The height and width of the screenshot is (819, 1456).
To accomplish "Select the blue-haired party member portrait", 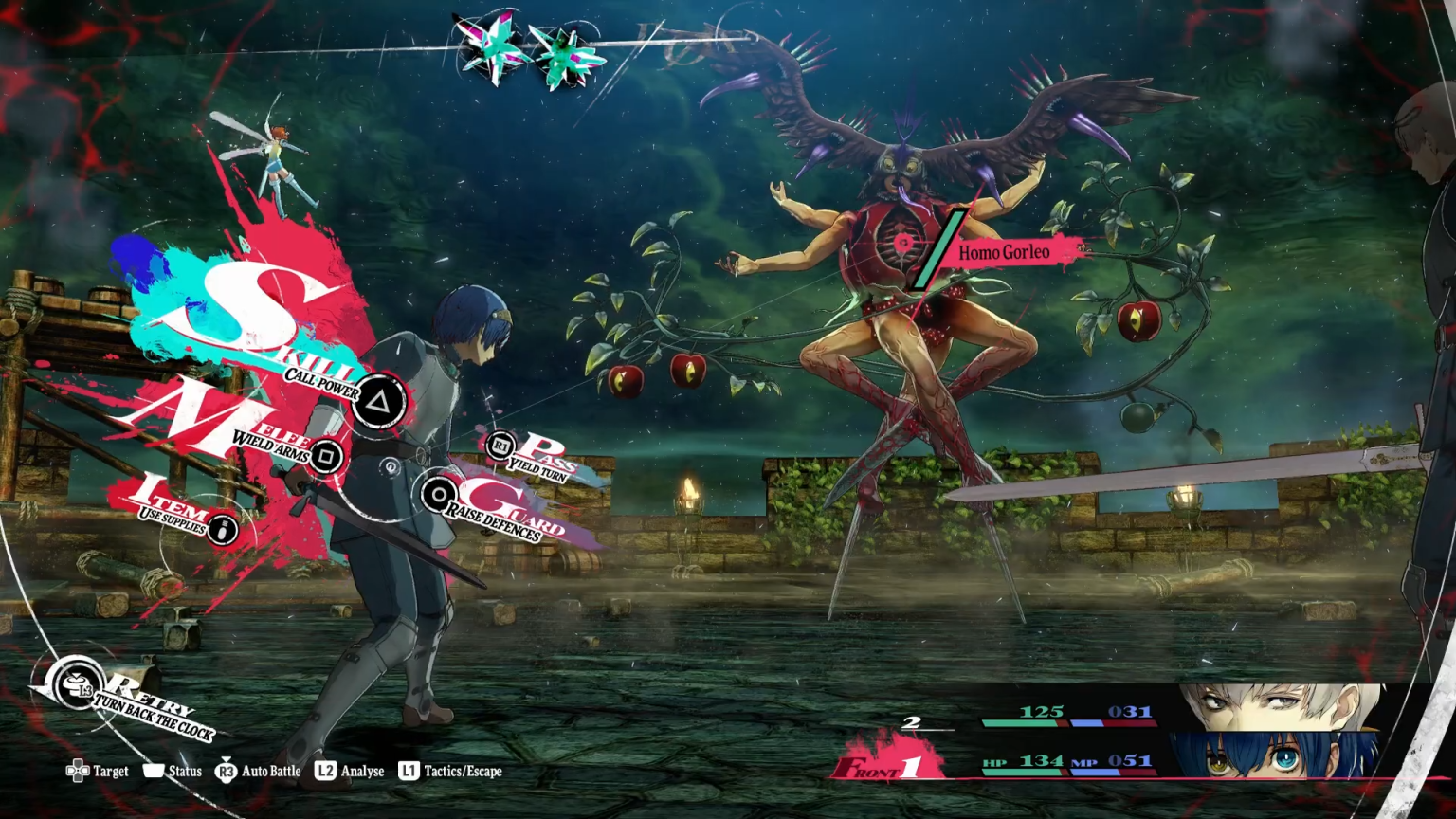I will coord(1276,755).
